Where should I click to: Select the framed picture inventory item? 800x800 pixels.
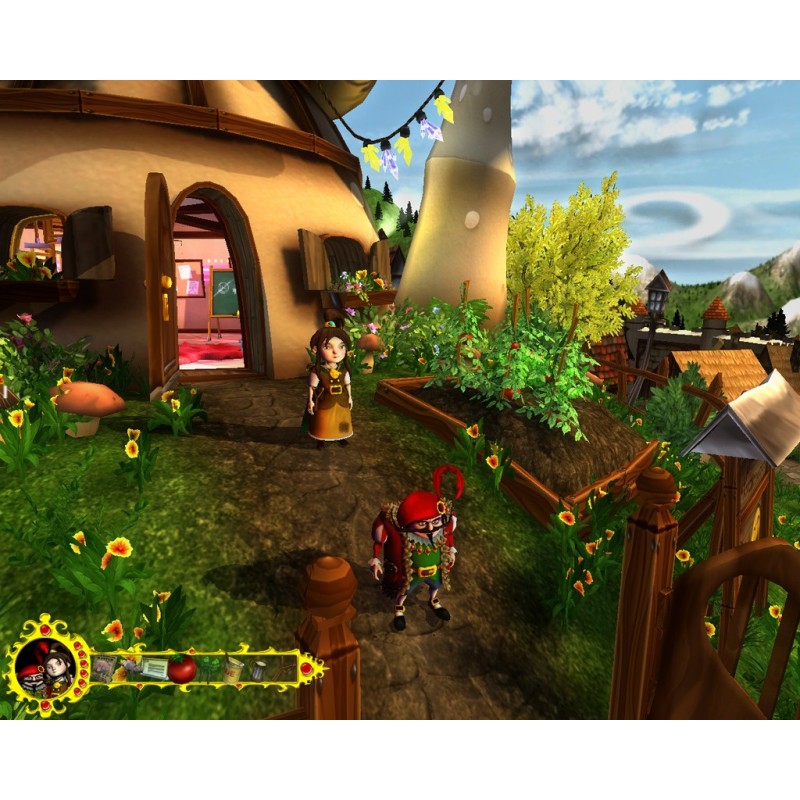[104, 668]
